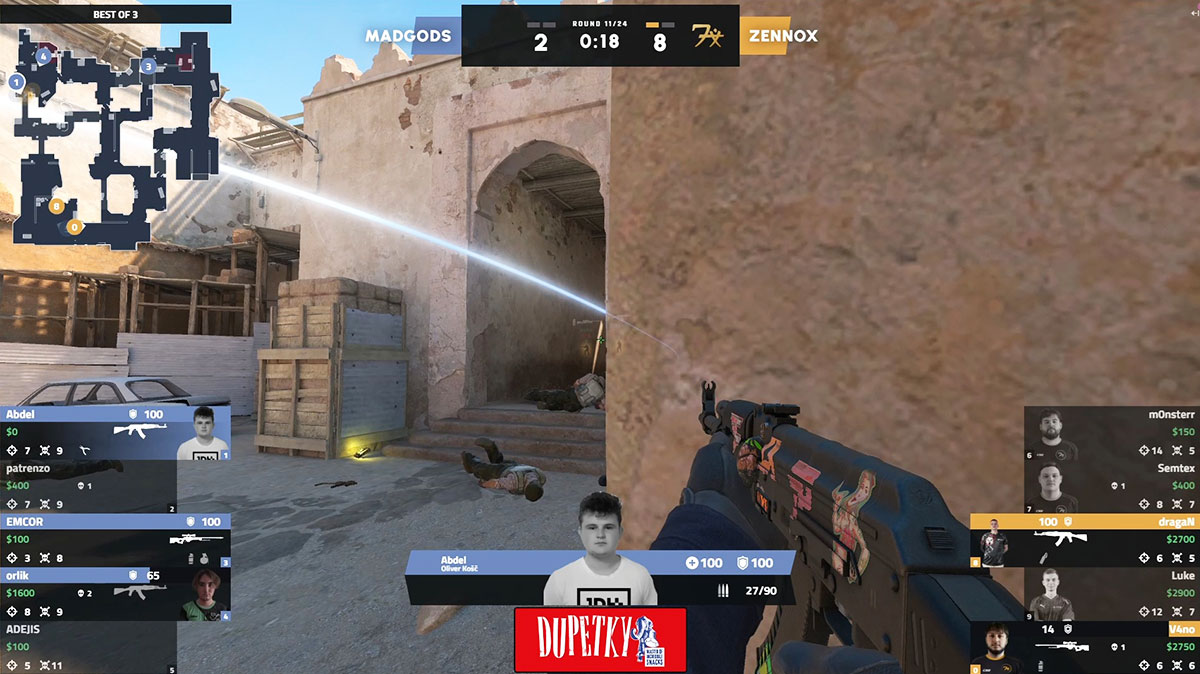The width and height of the screenshot is (1200, 674).
Task: Open the Dupetky sponsor banner
Action: [600, 640]
